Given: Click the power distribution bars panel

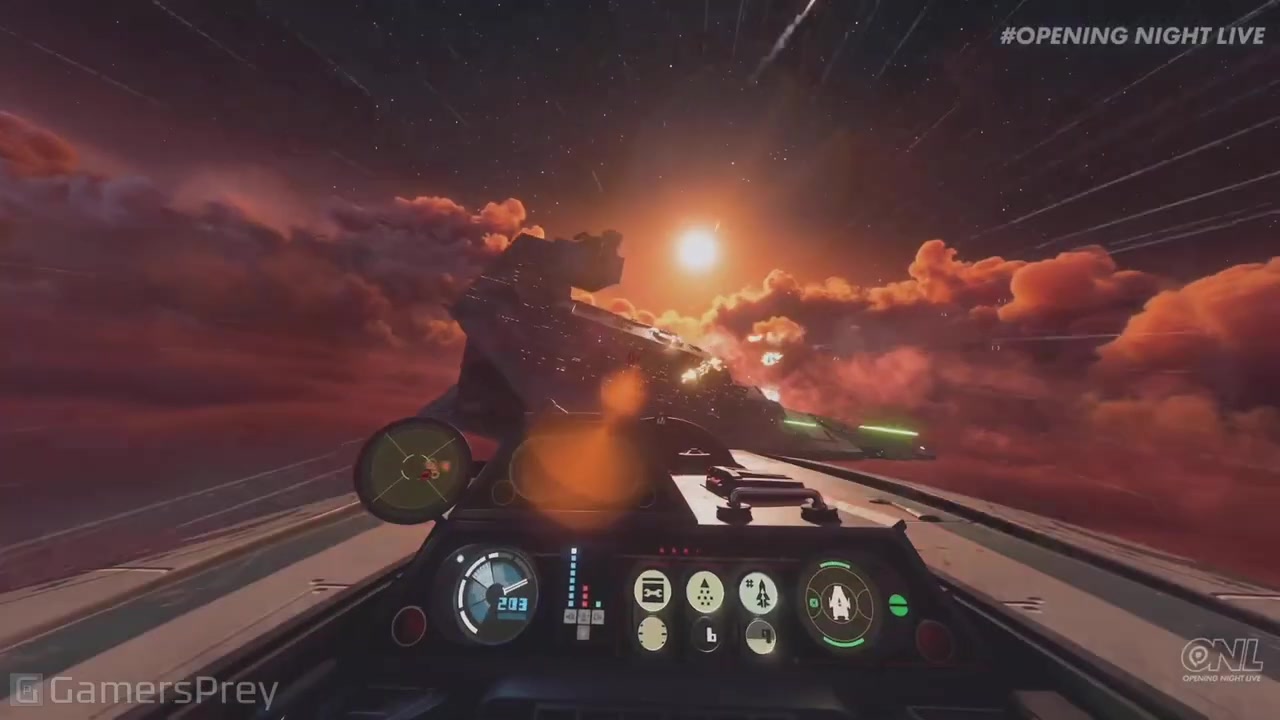Looking at the screenshot, I should (582, 593).
